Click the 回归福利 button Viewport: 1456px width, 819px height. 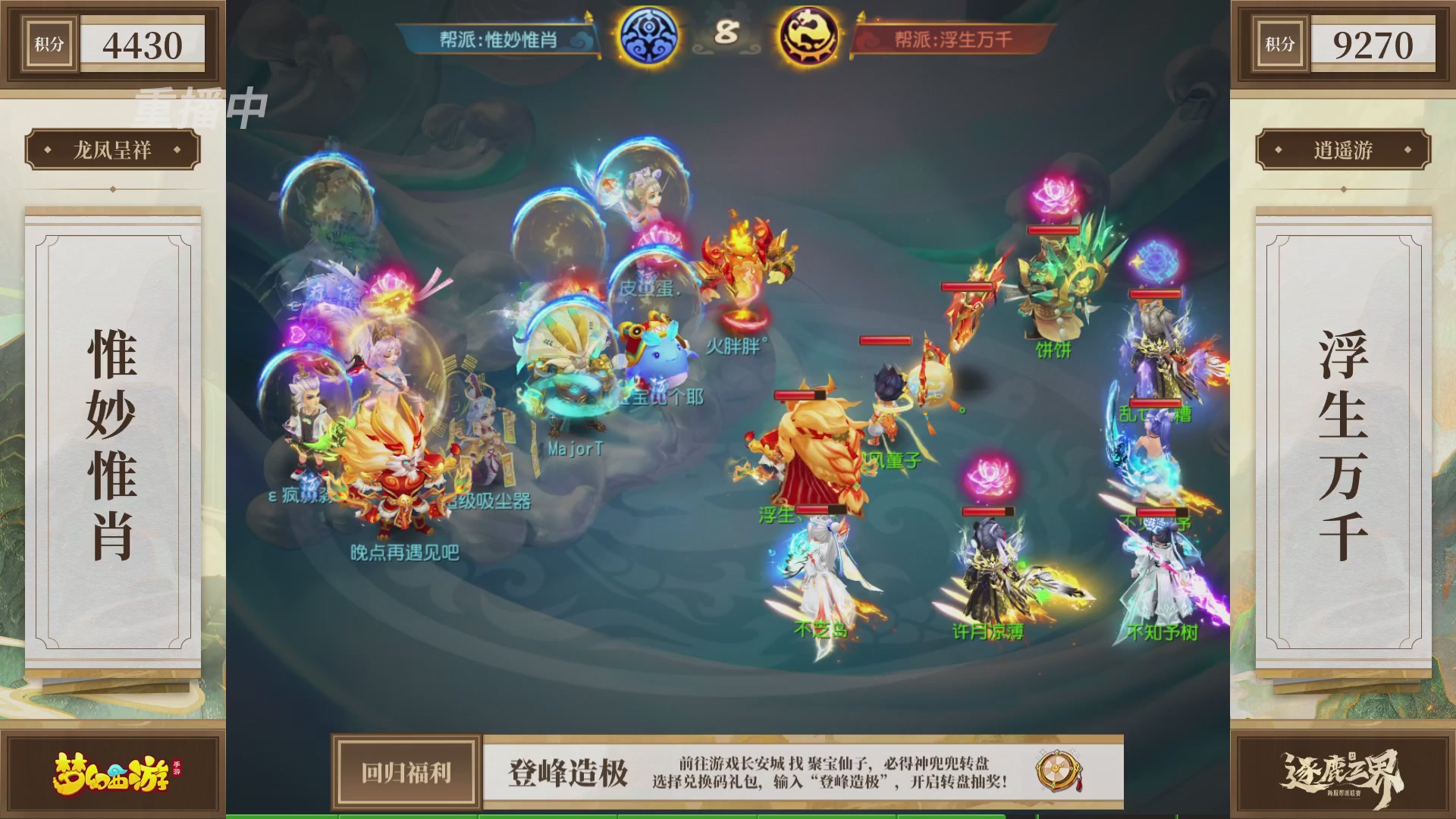click(x=405, y=774)
